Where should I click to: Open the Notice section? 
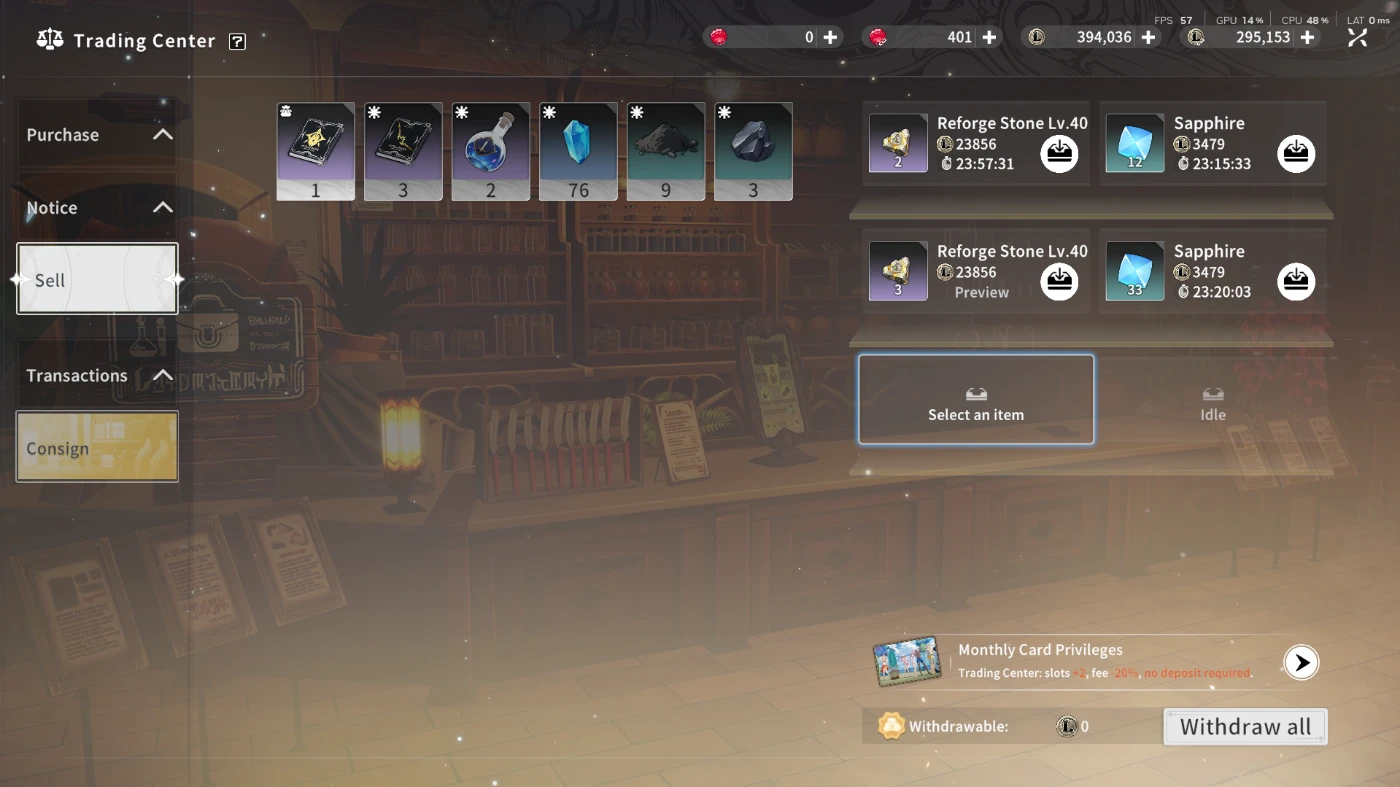click(x=97, y=208)
